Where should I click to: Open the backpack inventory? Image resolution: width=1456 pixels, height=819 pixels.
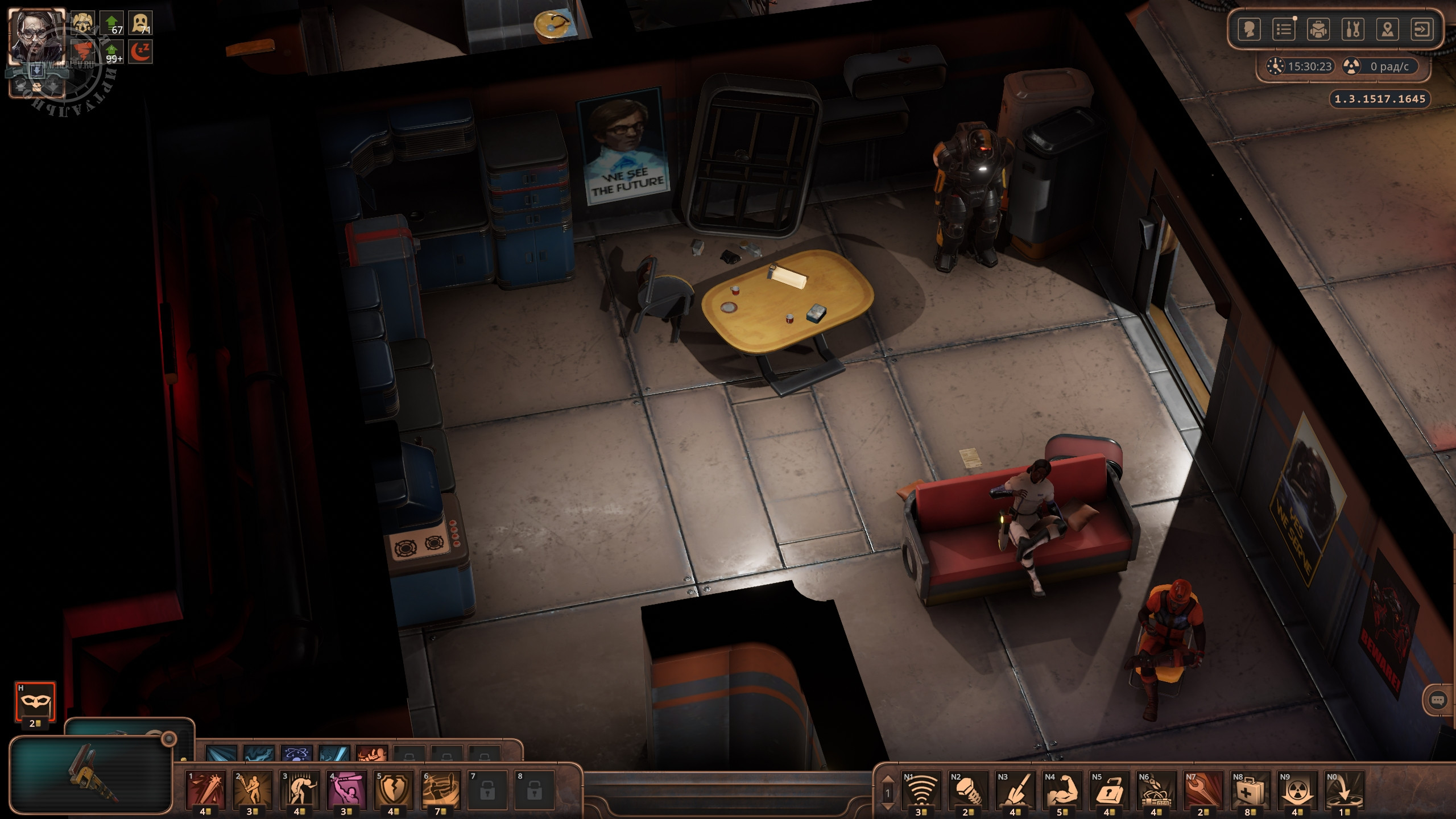[x=1318, y=29]
